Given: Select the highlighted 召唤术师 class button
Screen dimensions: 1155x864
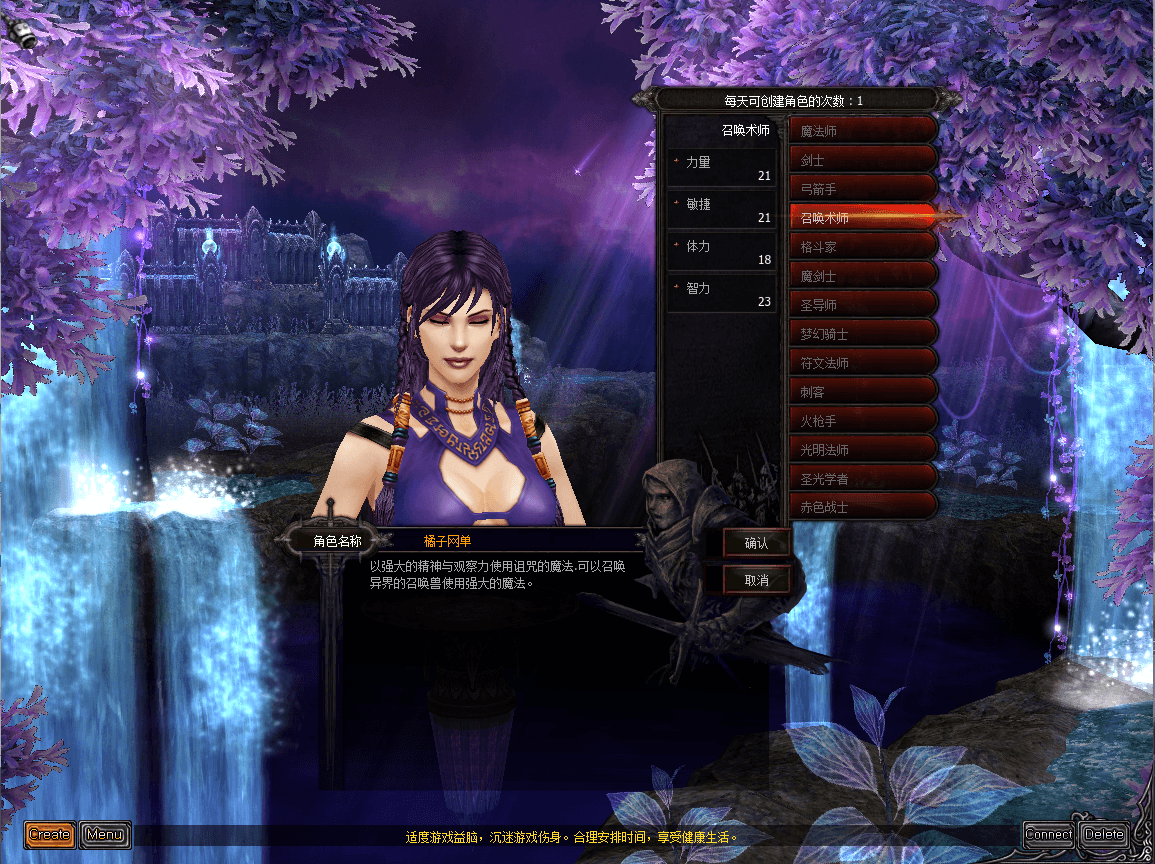Looking at the screenshot, I should click(862, 217).
